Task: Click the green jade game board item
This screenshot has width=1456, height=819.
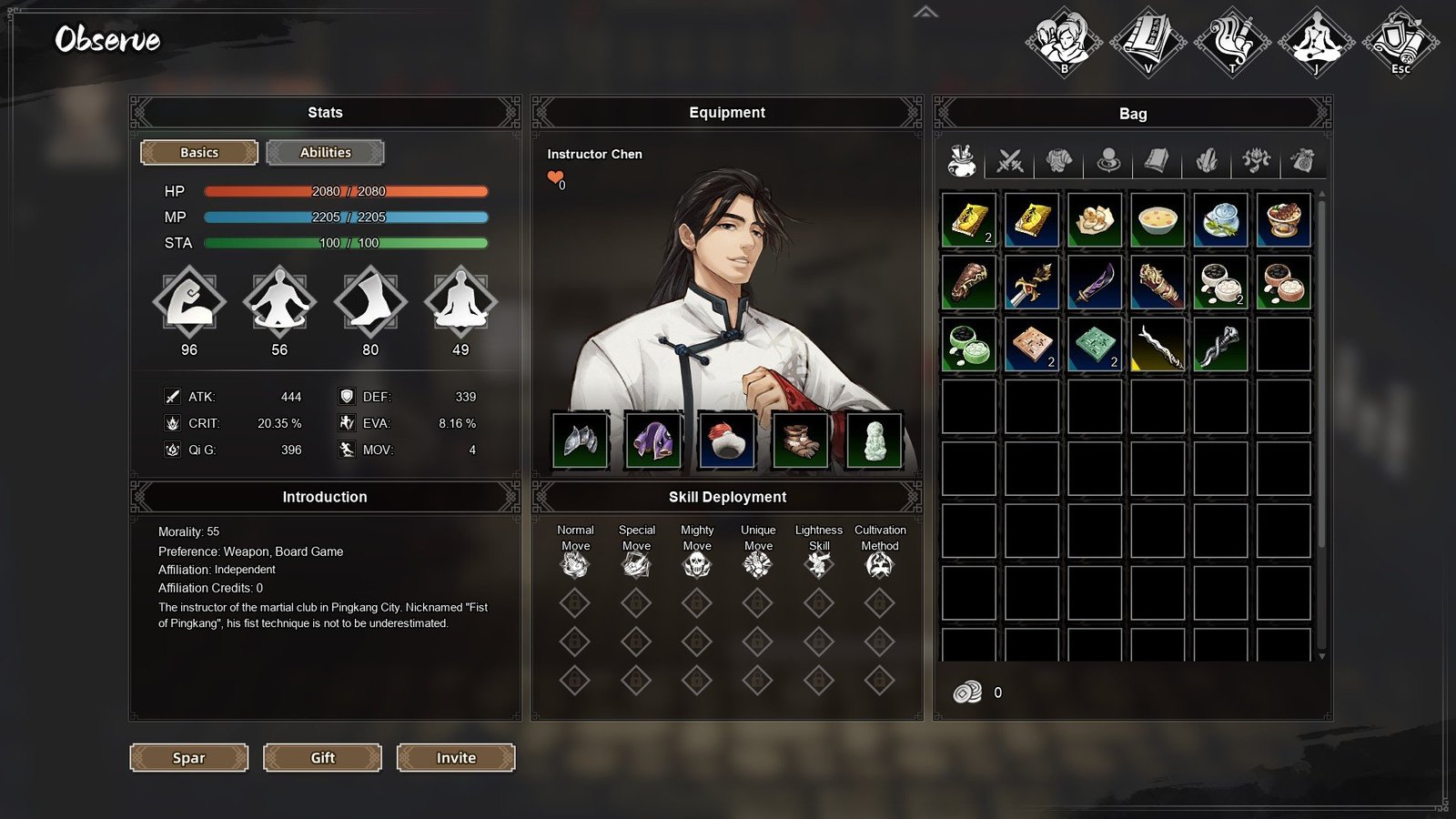Action: [1095, 345]
